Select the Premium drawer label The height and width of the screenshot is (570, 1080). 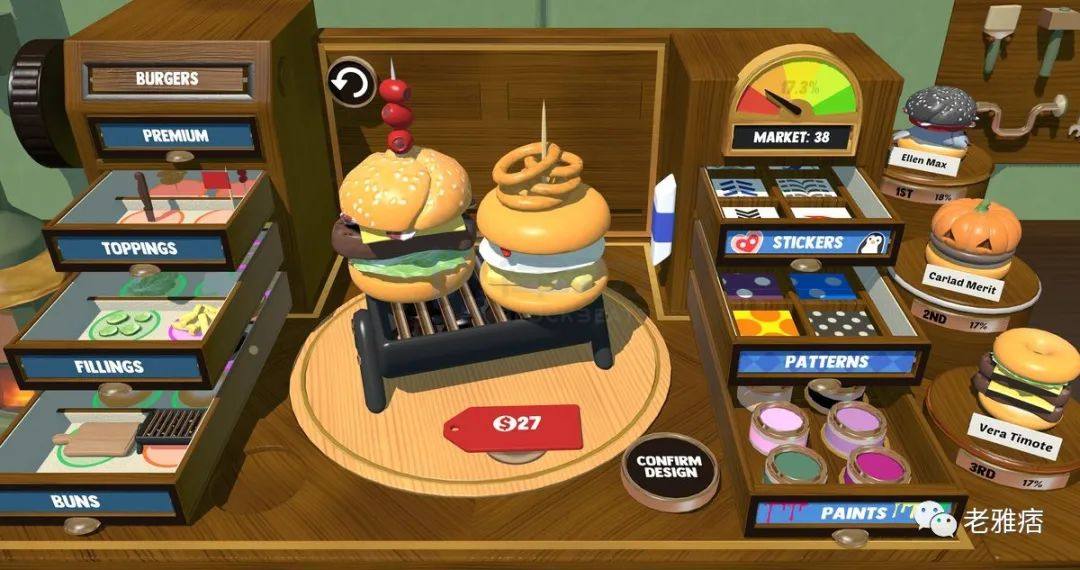click(174, 135)
